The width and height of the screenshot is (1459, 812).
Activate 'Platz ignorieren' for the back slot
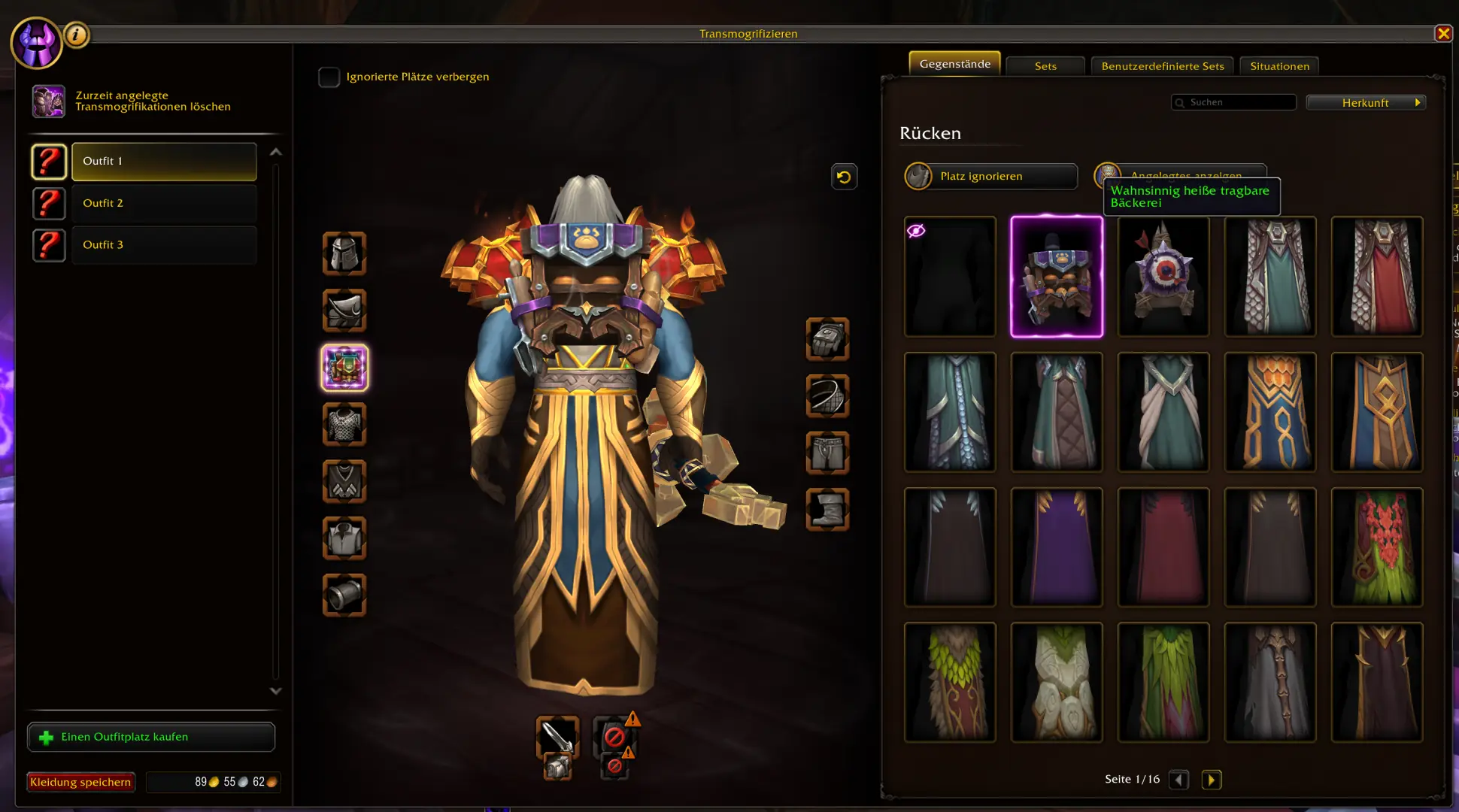click(x=990, y=176)
